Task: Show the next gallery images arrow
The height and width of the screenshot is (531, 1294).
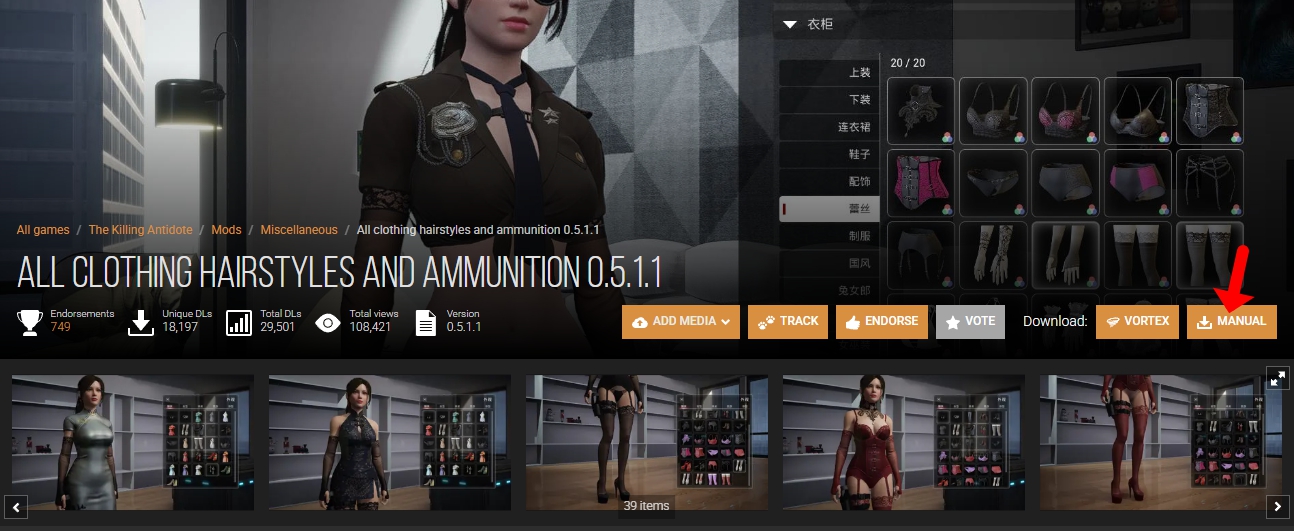Action: coord(1277,507)
